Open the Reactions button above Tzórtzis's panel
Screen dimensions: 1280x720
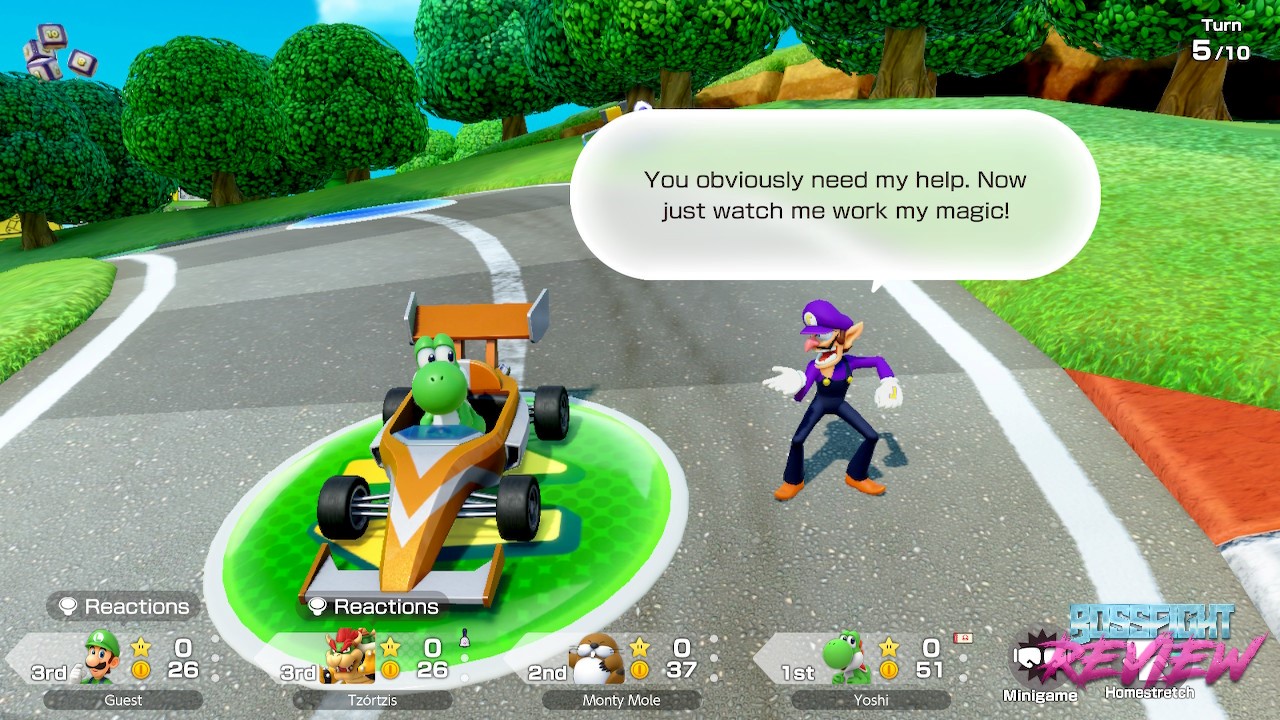coord(373,606)
